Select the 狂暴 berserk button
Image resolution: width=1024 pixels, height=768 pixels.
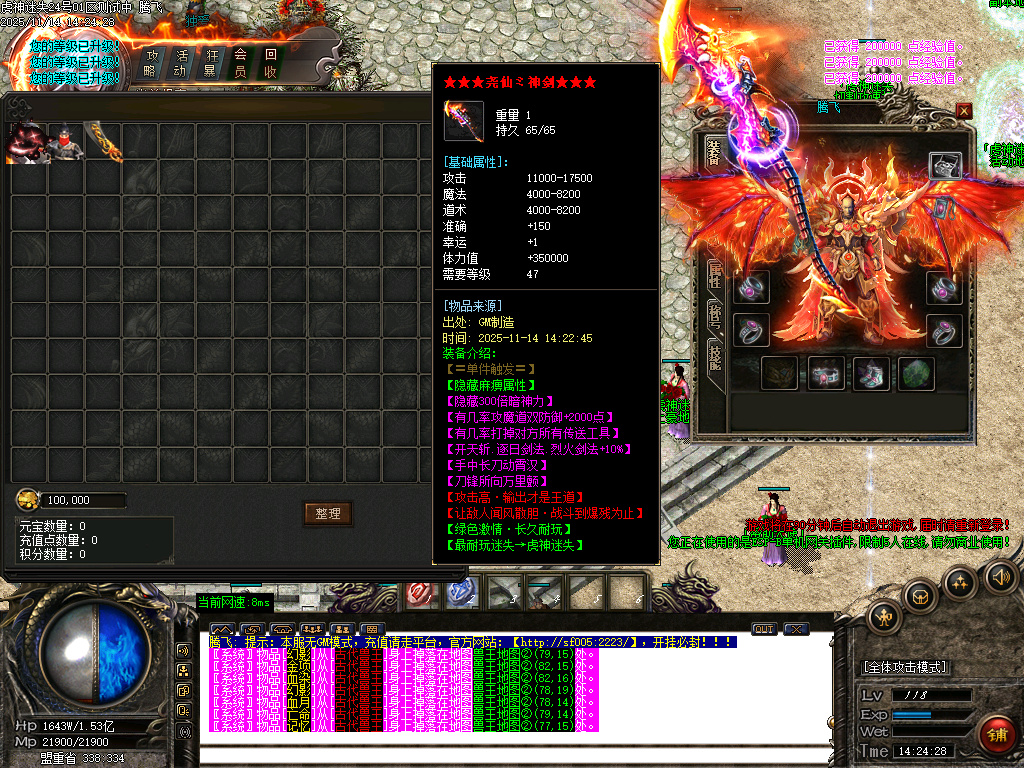click(211, 62)
